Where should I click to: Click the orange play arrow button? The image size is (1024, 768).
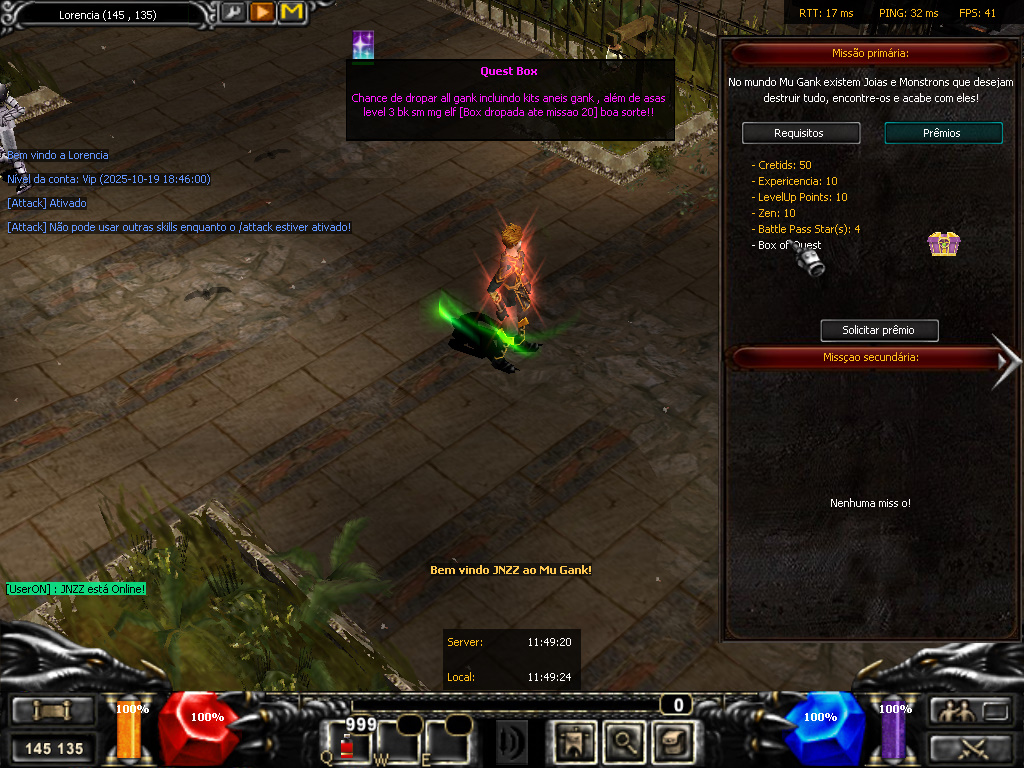(x=262, y=13)
